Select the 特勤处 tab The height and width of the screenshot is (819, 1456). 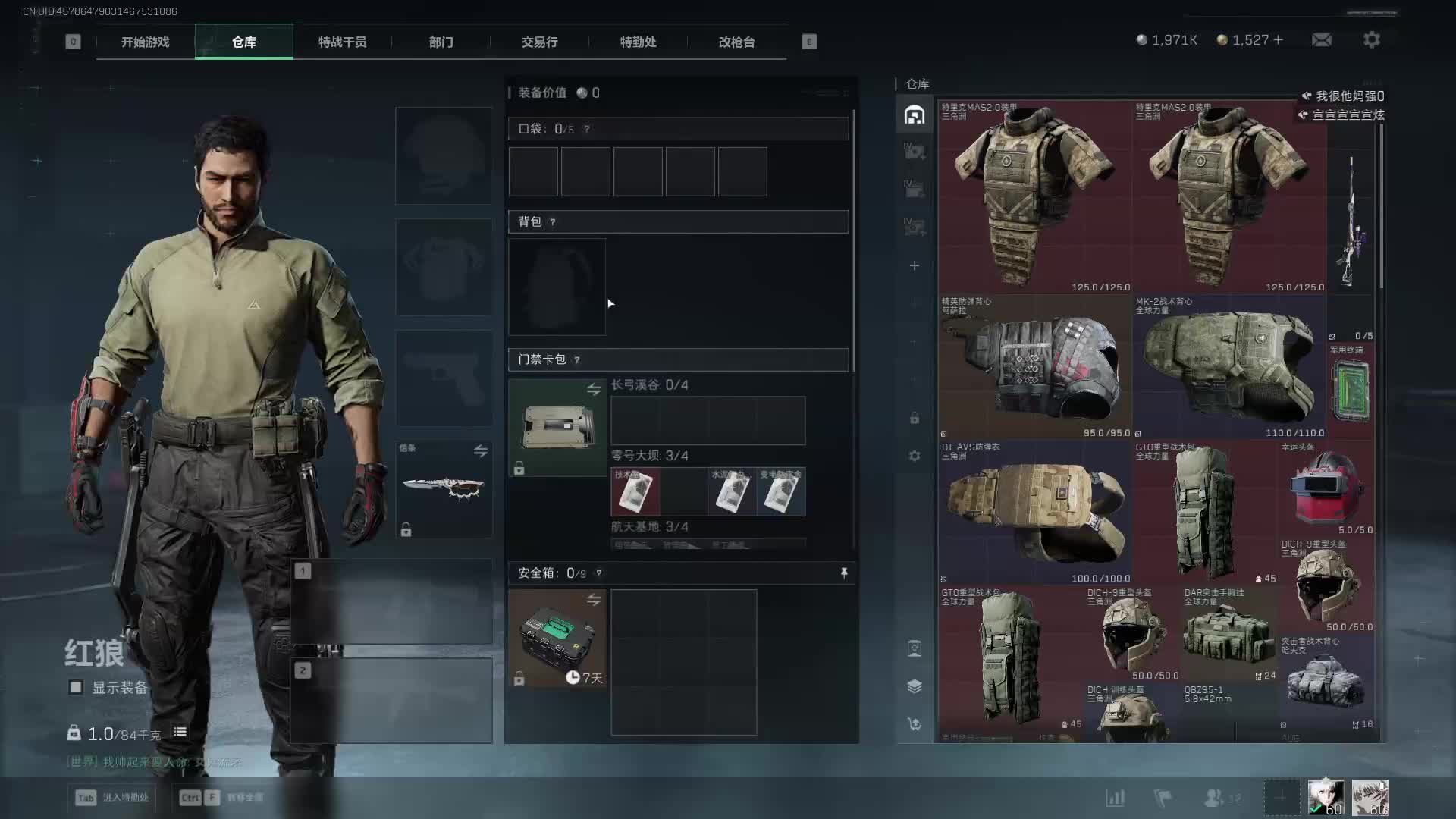tap(638, 42)
